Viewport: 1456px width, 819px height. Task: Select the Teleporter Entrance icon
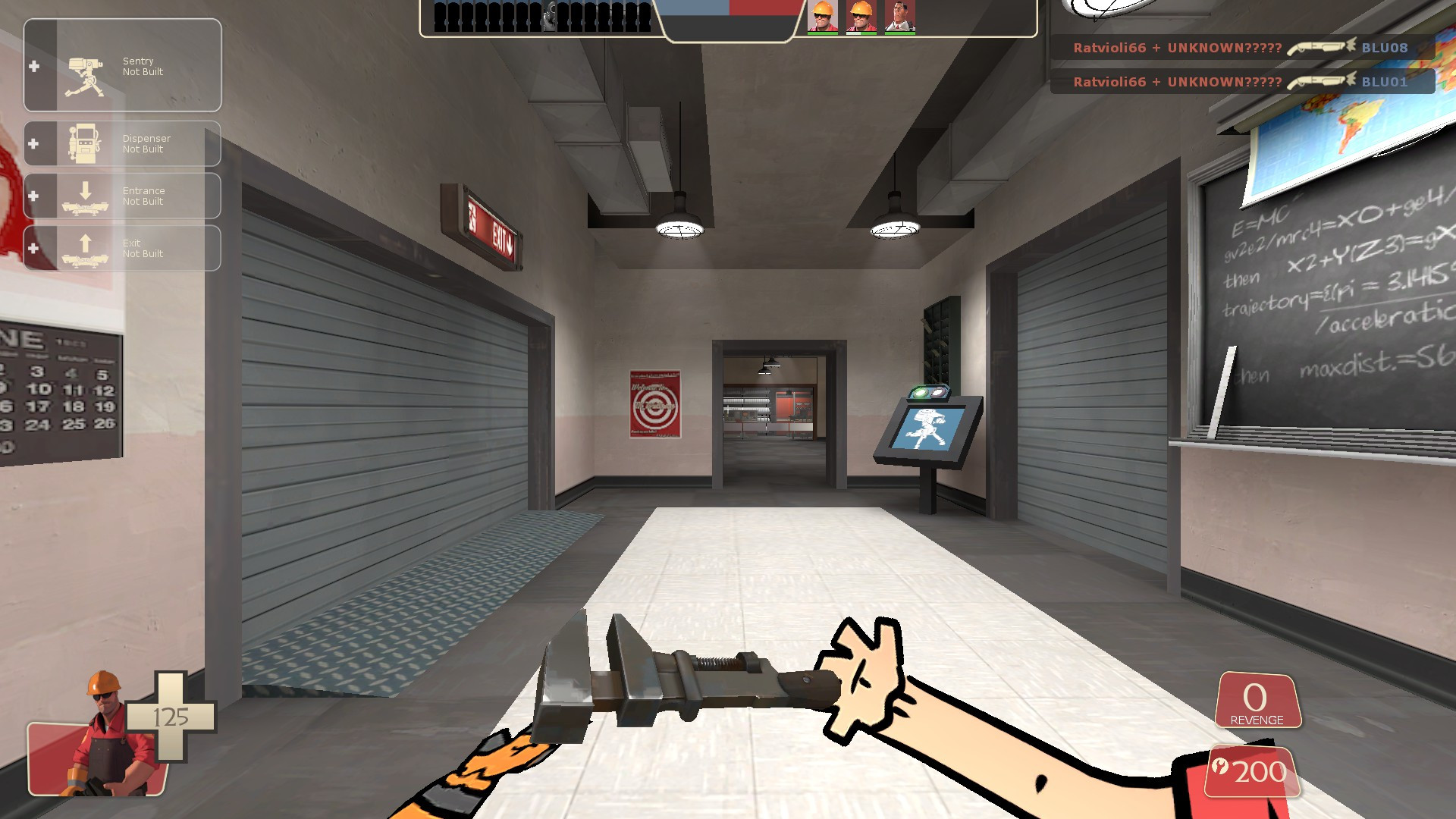(x=83, y=196)
